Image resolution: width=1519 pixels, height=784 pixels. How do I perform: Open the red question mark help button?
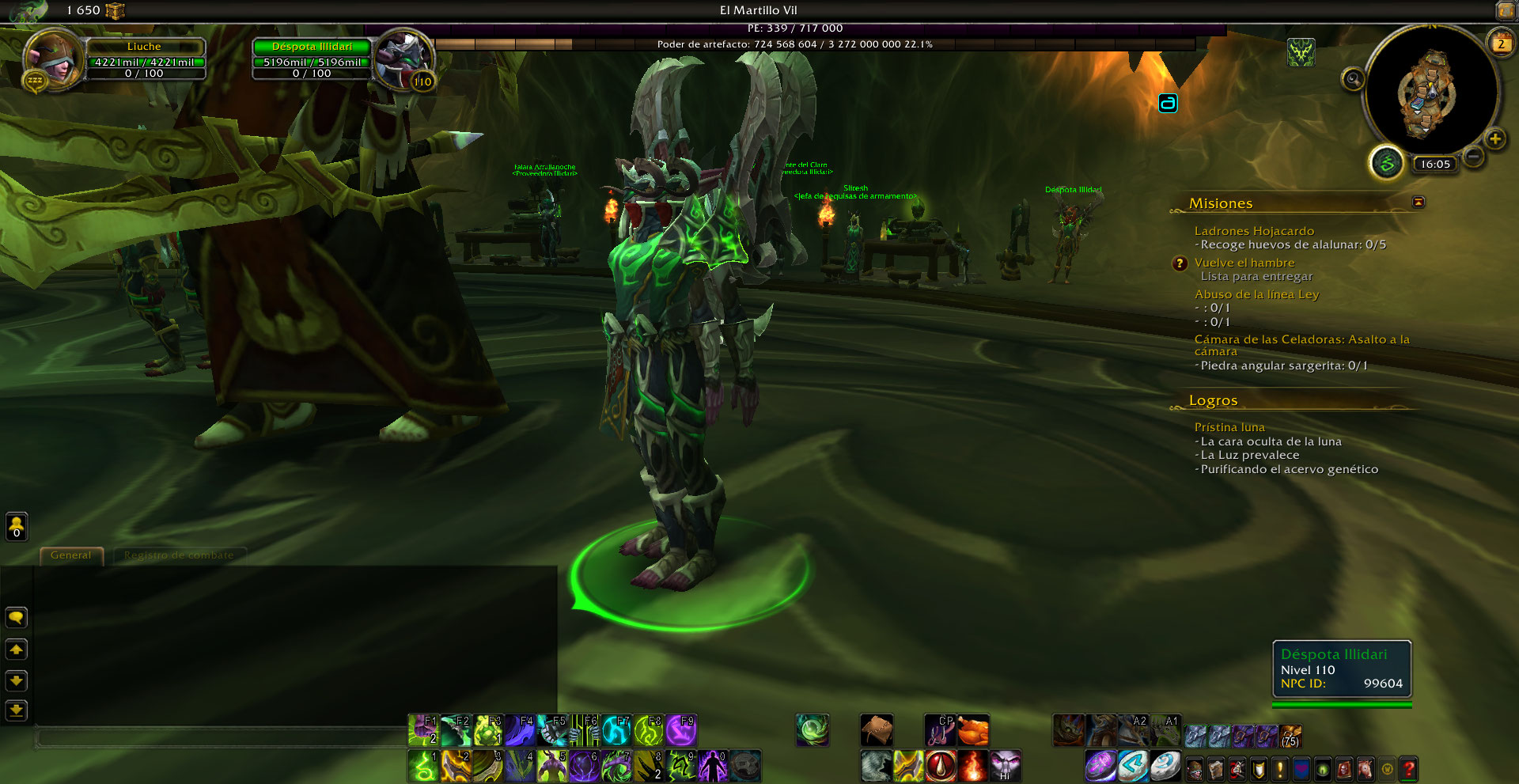point(1408,768)
